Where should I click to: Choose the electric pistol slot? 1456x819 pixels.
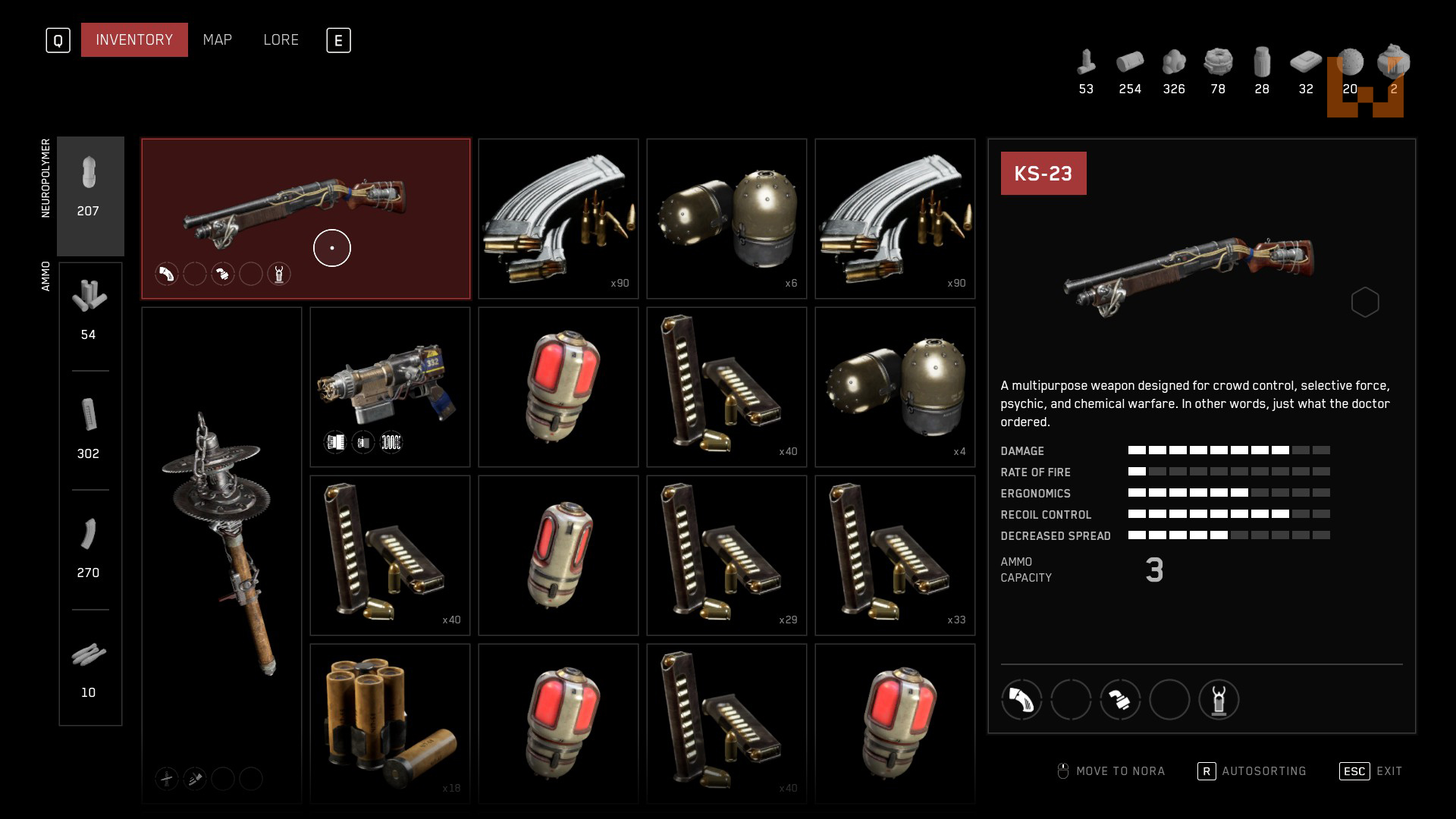point(390,387)
